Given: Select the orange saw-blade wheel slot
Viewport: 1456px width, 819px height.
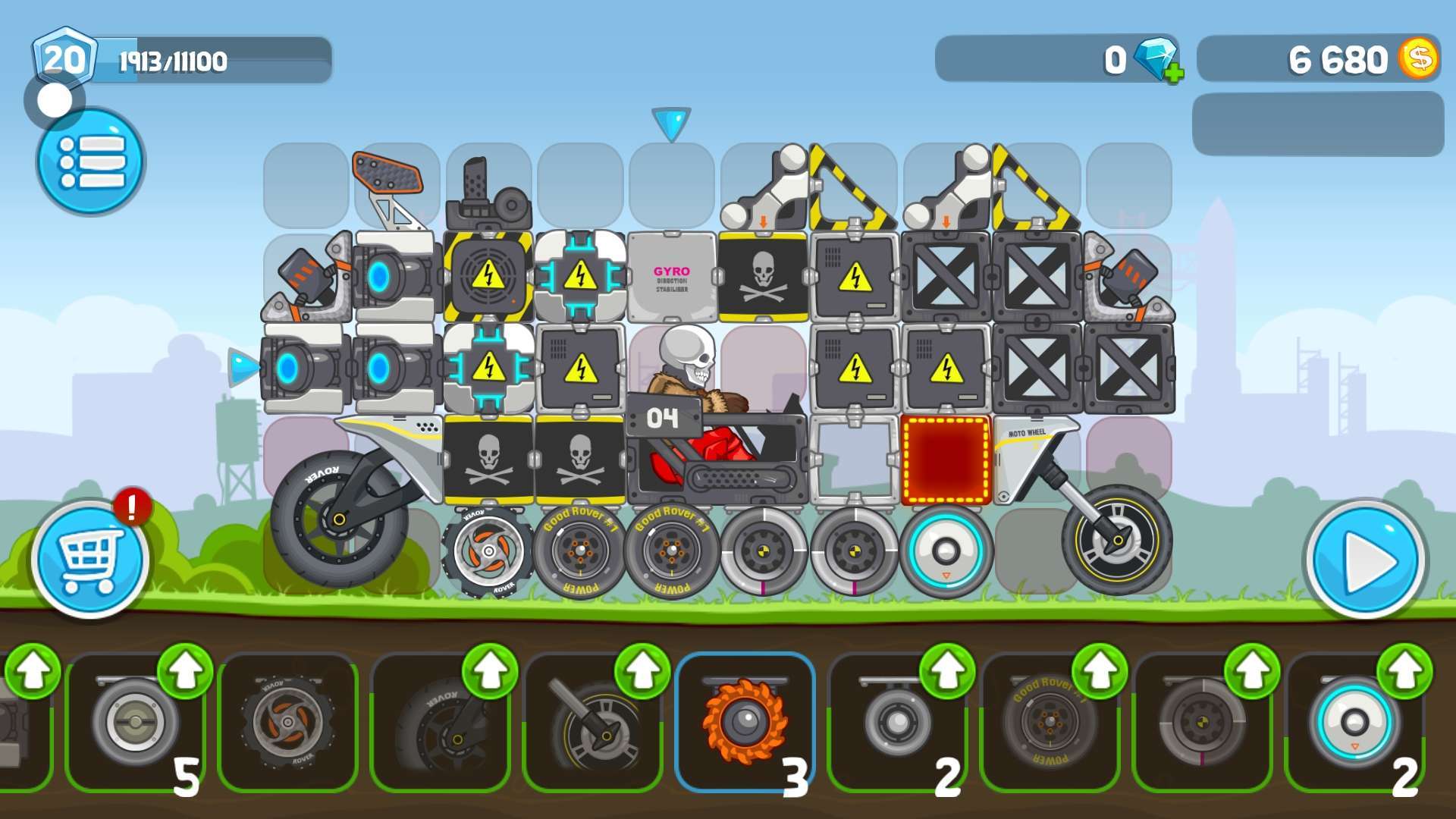Looking at the screenshot, I should [x=745, y=722].
